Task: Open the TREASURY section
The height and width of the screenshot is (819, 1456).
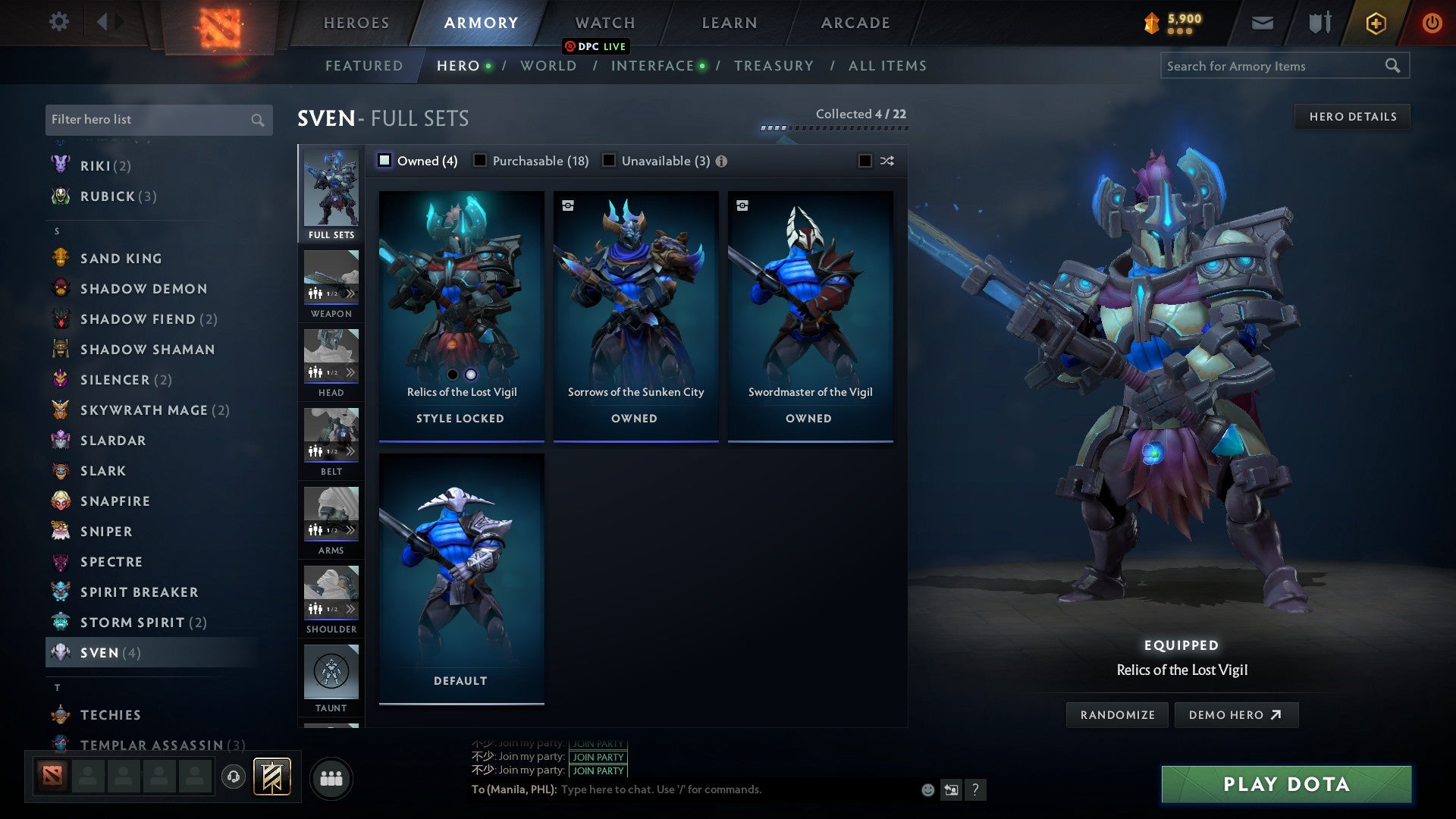Action: pos(774,66)
